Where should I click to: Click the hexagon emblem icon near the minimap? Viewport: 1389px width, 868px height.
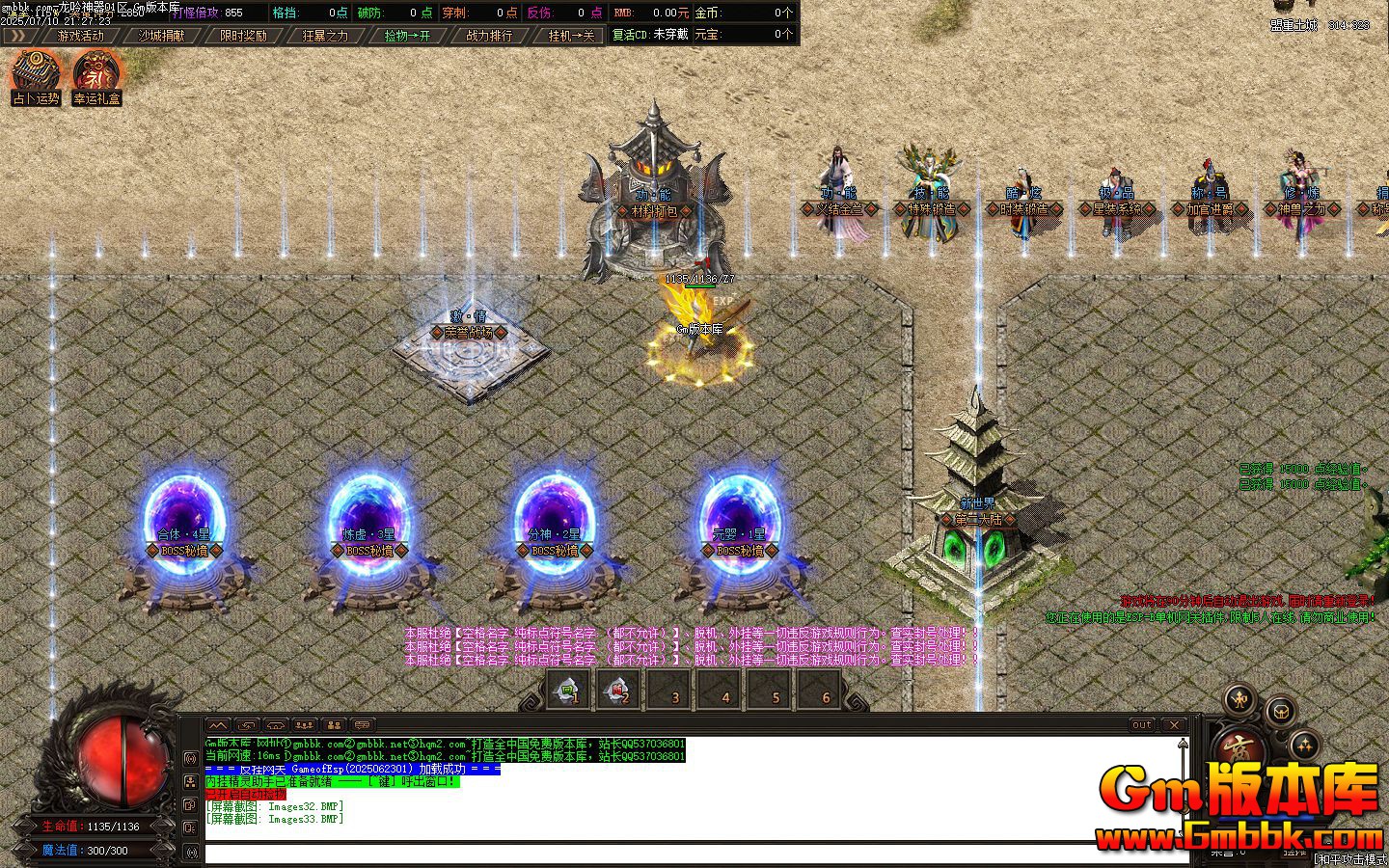[x=1282, y=714]
